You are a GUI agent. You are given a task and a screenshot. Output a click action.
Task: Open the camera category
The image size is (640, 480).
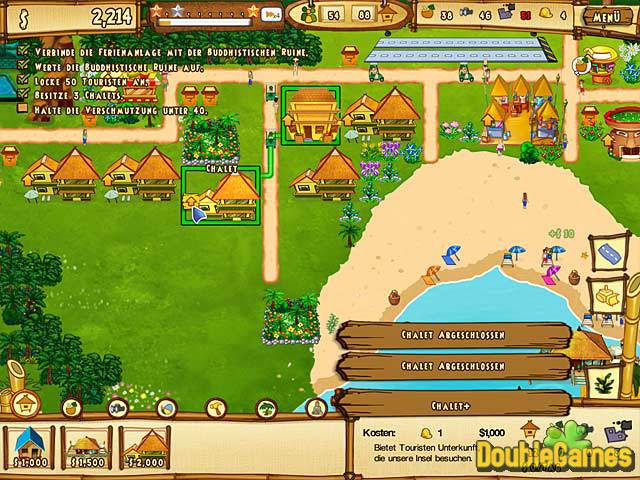(117, 407)
